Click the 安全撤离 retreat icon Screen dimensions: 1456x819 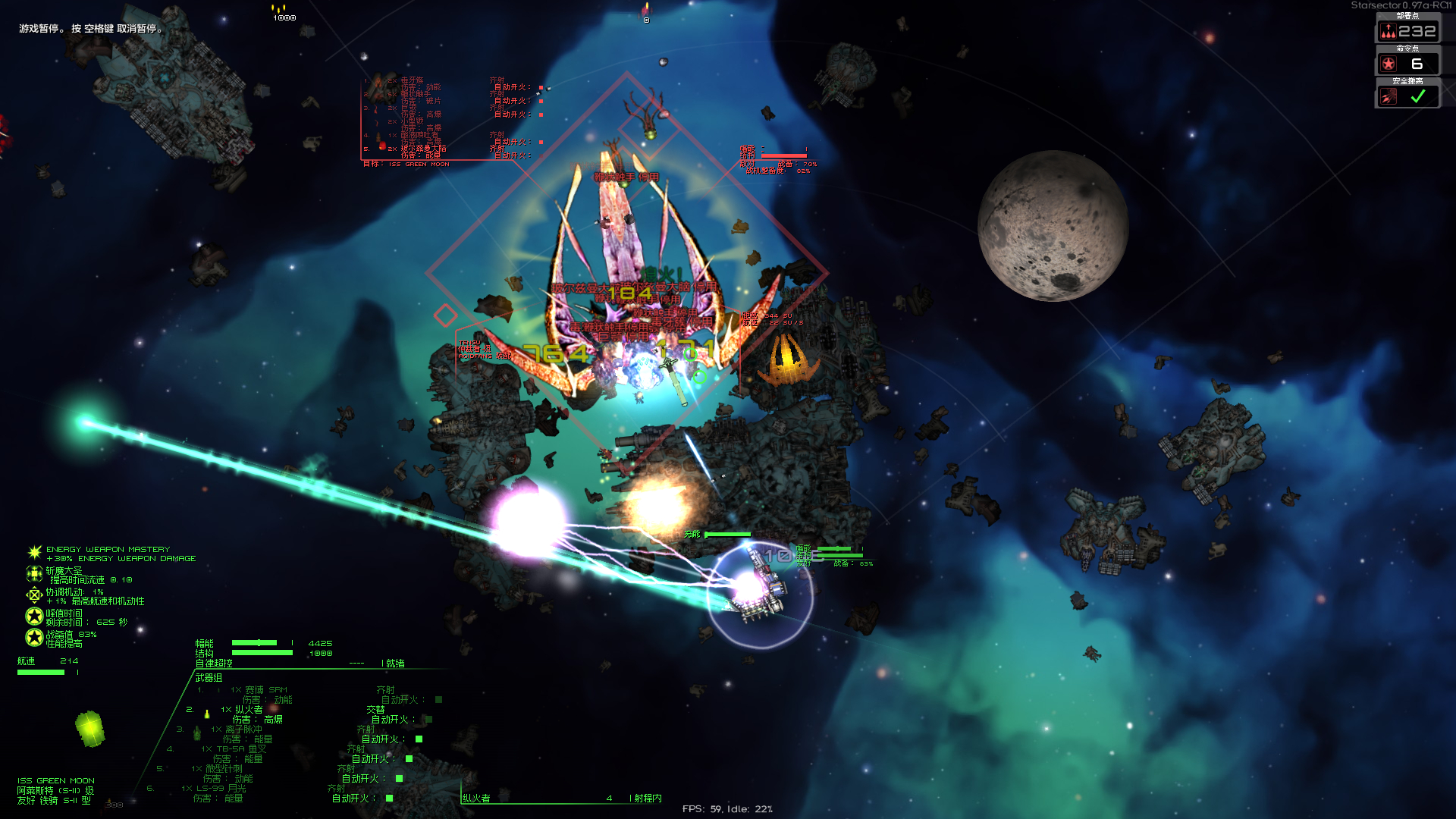coord(1388,96)
